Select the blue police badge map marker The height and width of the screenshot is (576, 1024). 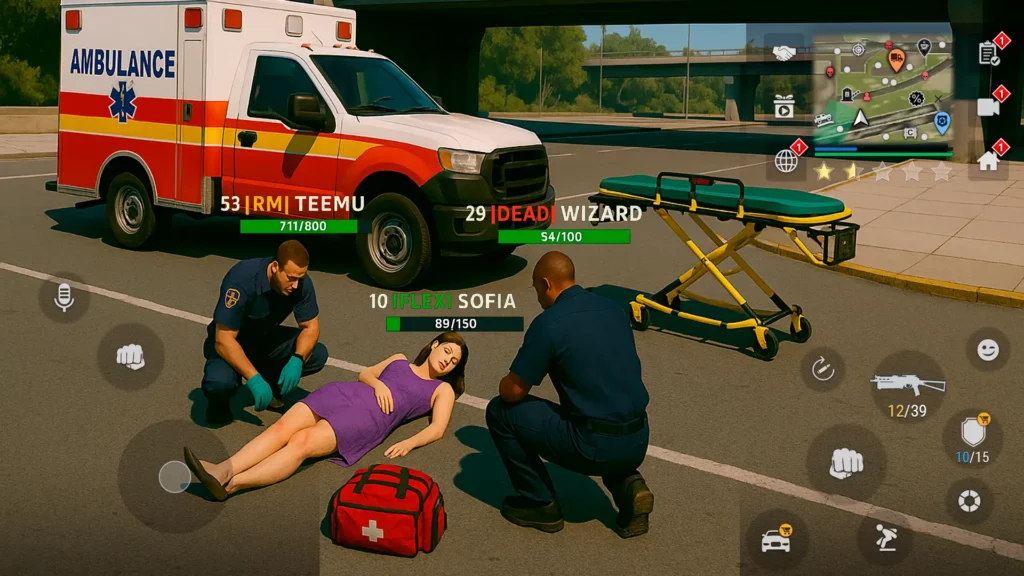click(x=941, y=121)
